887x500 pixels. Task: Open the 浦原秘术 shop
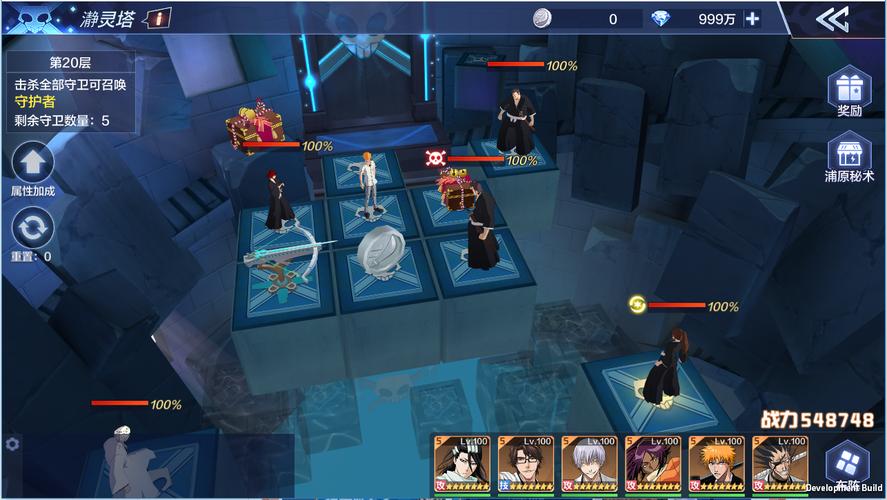point(848,160)
